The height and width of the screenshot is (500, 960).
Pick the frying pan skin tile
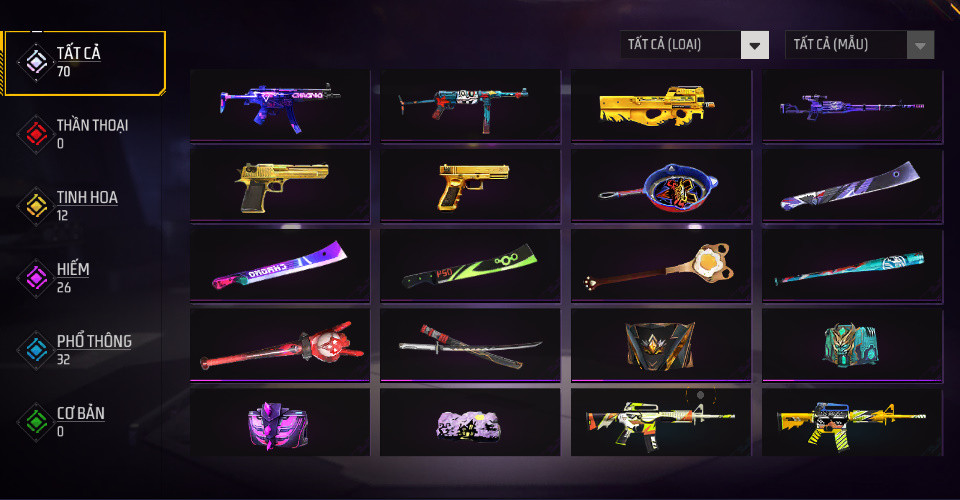pos(661,185)
